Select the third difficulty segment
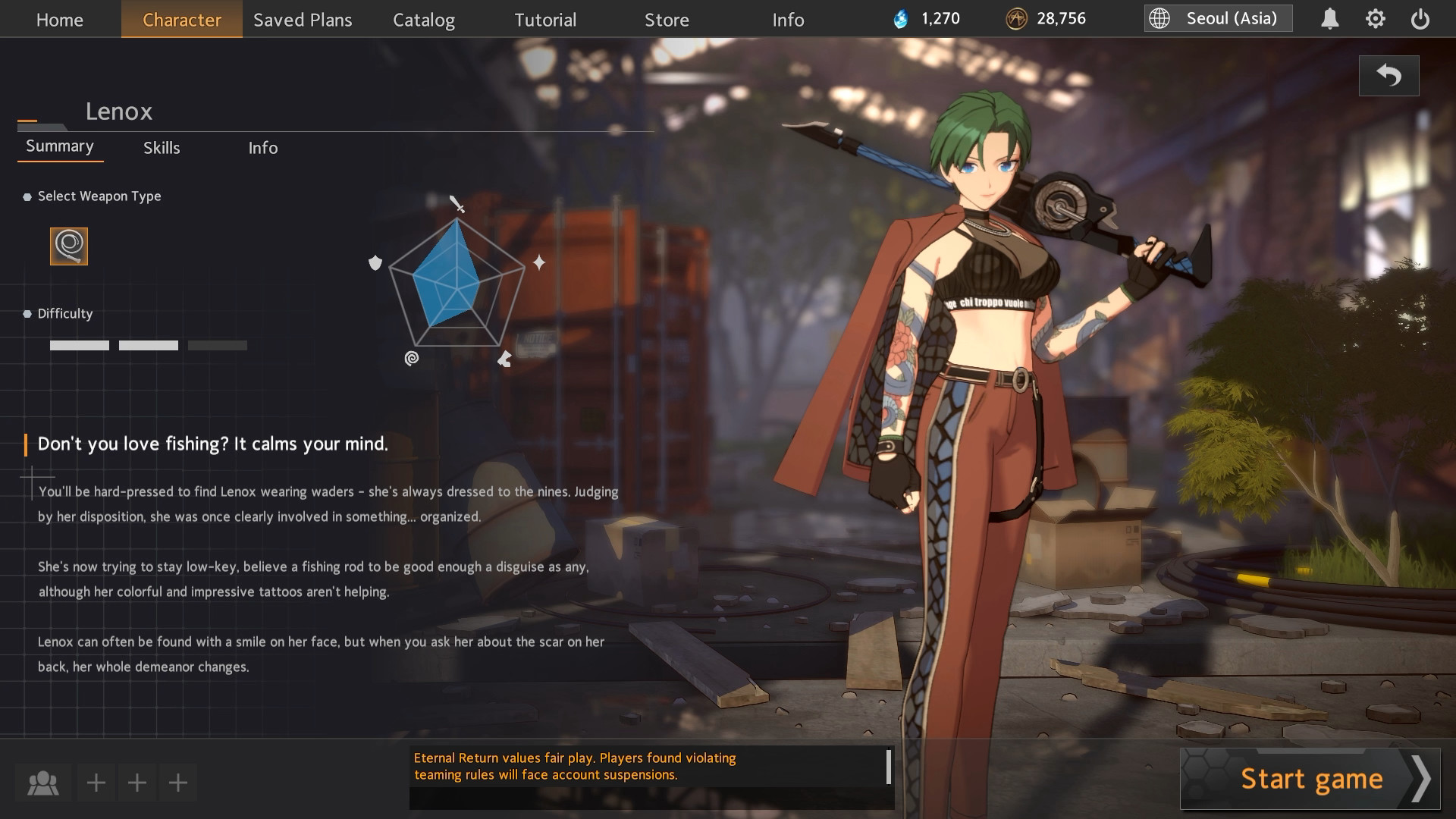The width and height of the screenshot is (1456, 819). [x=218, y=345]
